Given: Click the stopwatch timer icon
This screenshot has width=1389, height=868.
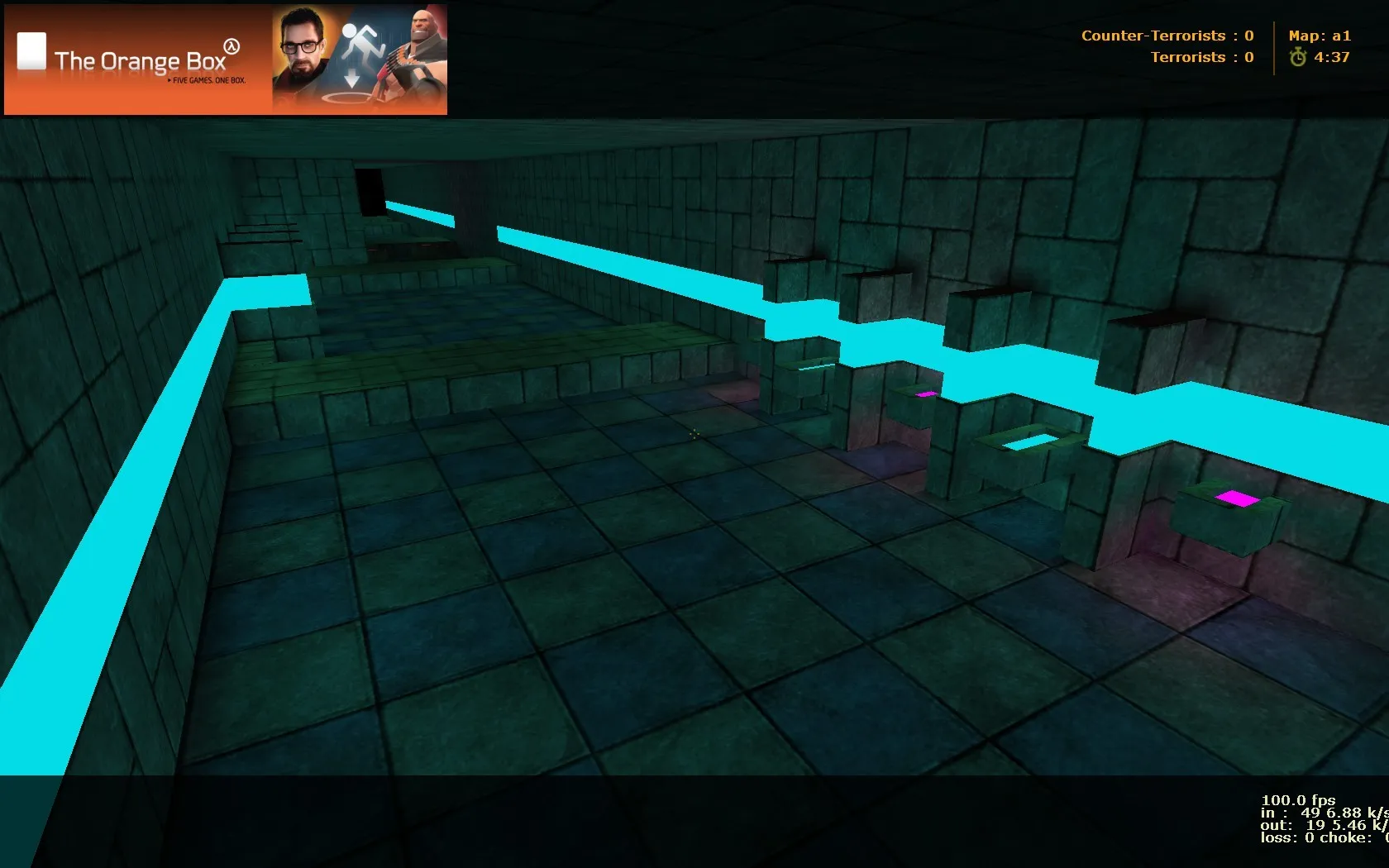Looking at the screenshot, I should click(x=1298, y=58).
